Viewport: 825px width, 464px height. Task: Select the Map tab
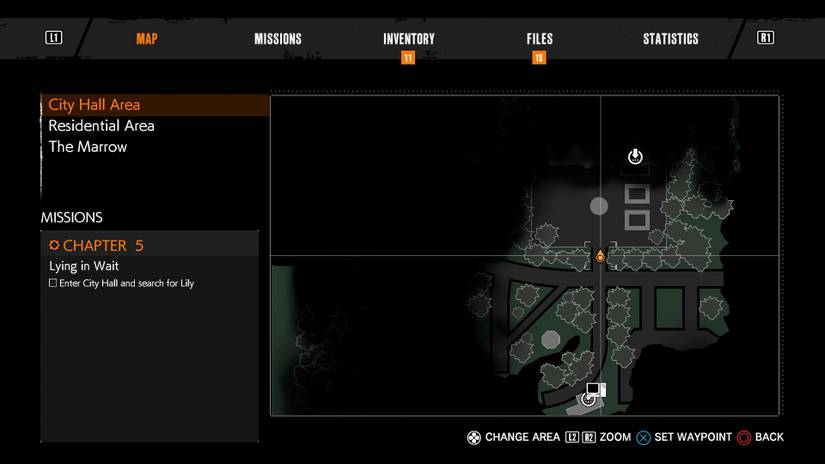(x=147, y=39)
